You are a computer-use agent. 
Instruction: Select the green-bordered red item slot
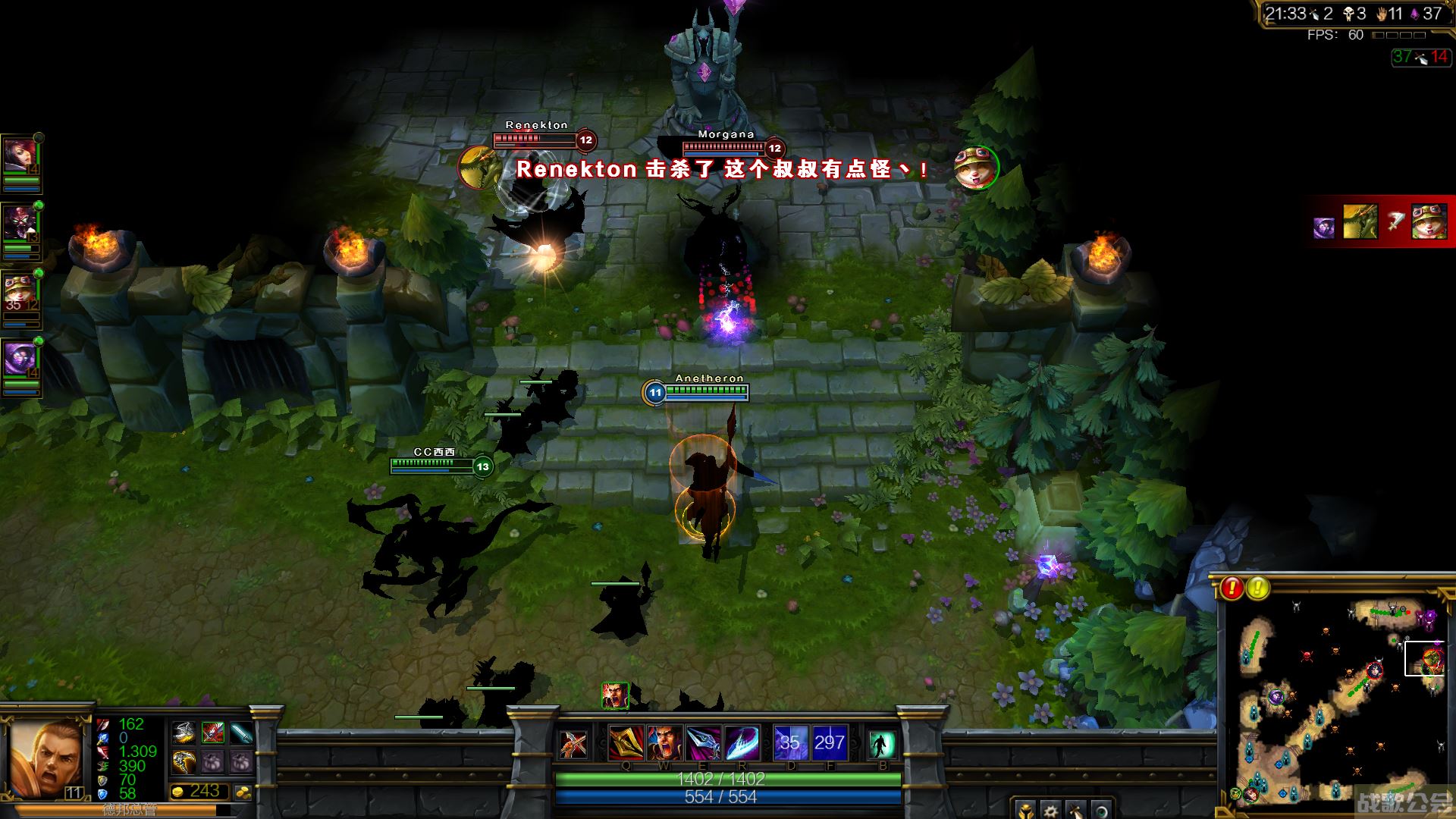(x=213, y=733)
